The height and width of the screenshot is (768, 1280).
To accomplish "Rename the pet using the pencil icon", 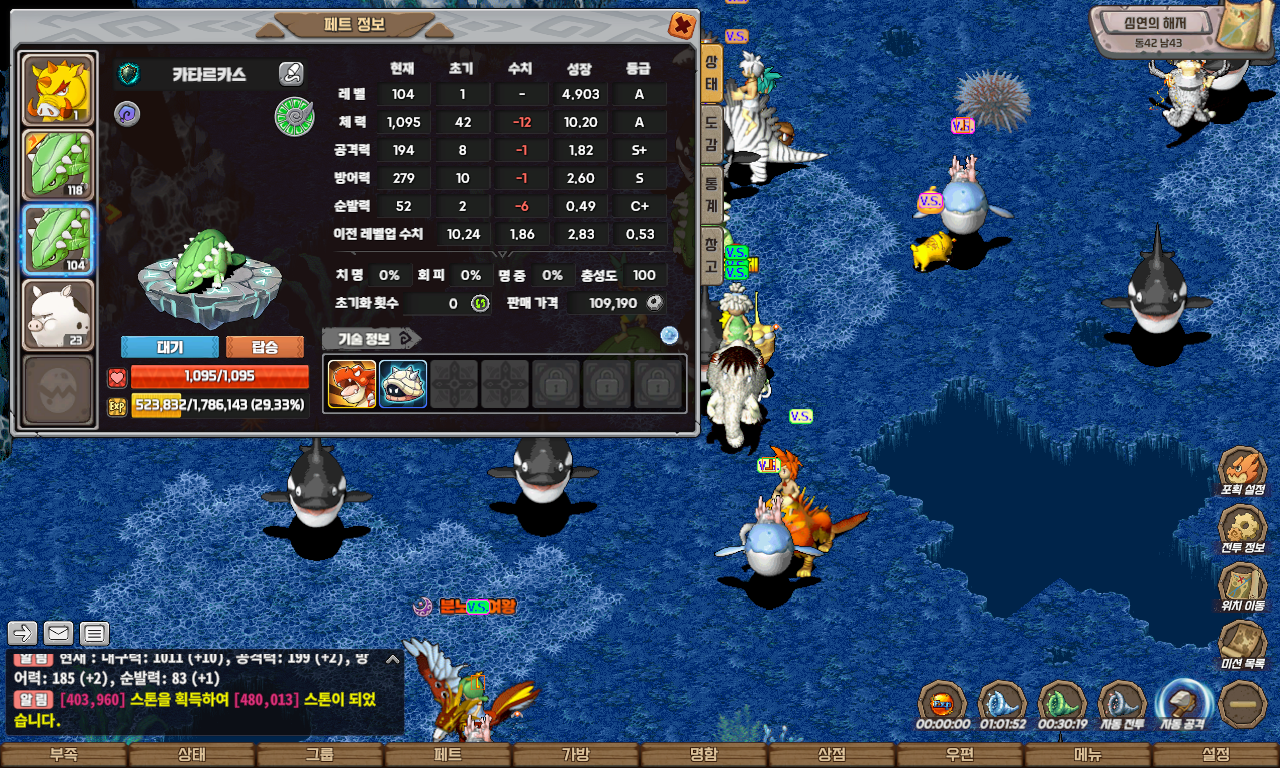I will (x=291, y=73).
